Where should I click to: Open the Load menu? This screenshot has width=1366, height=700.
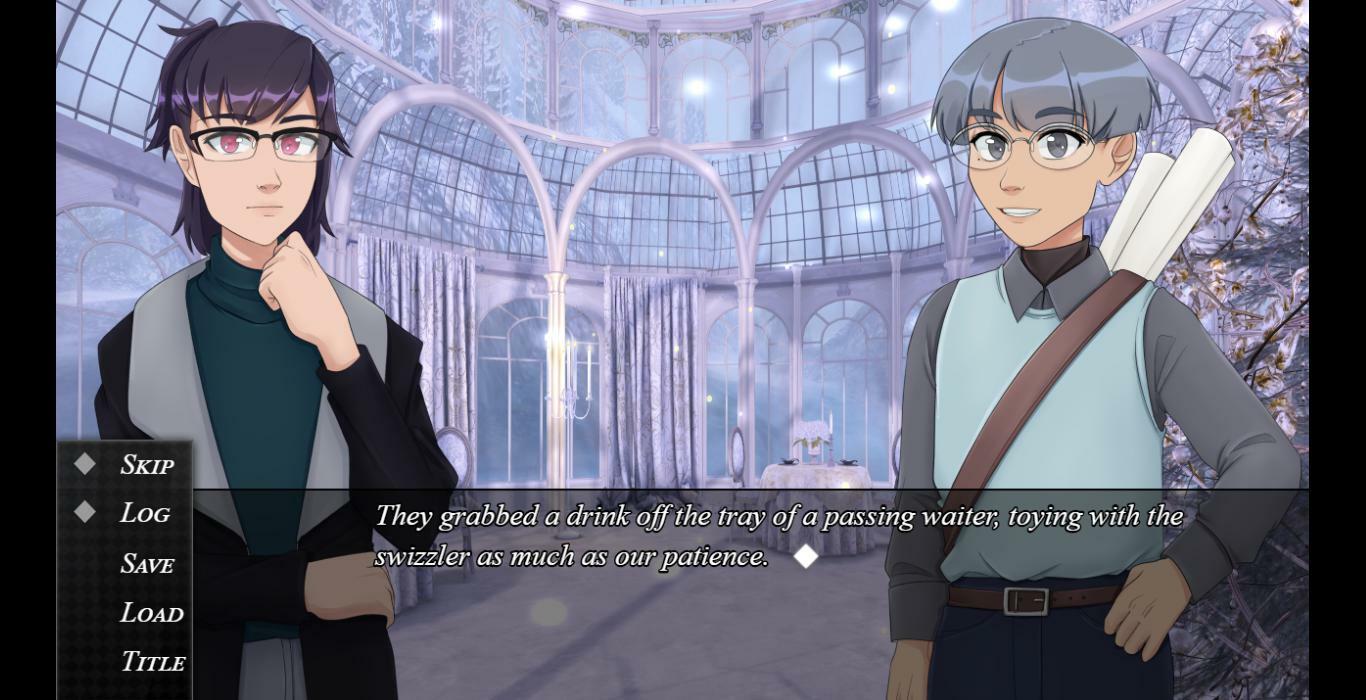pyautogui.click(x=152, y=613)
